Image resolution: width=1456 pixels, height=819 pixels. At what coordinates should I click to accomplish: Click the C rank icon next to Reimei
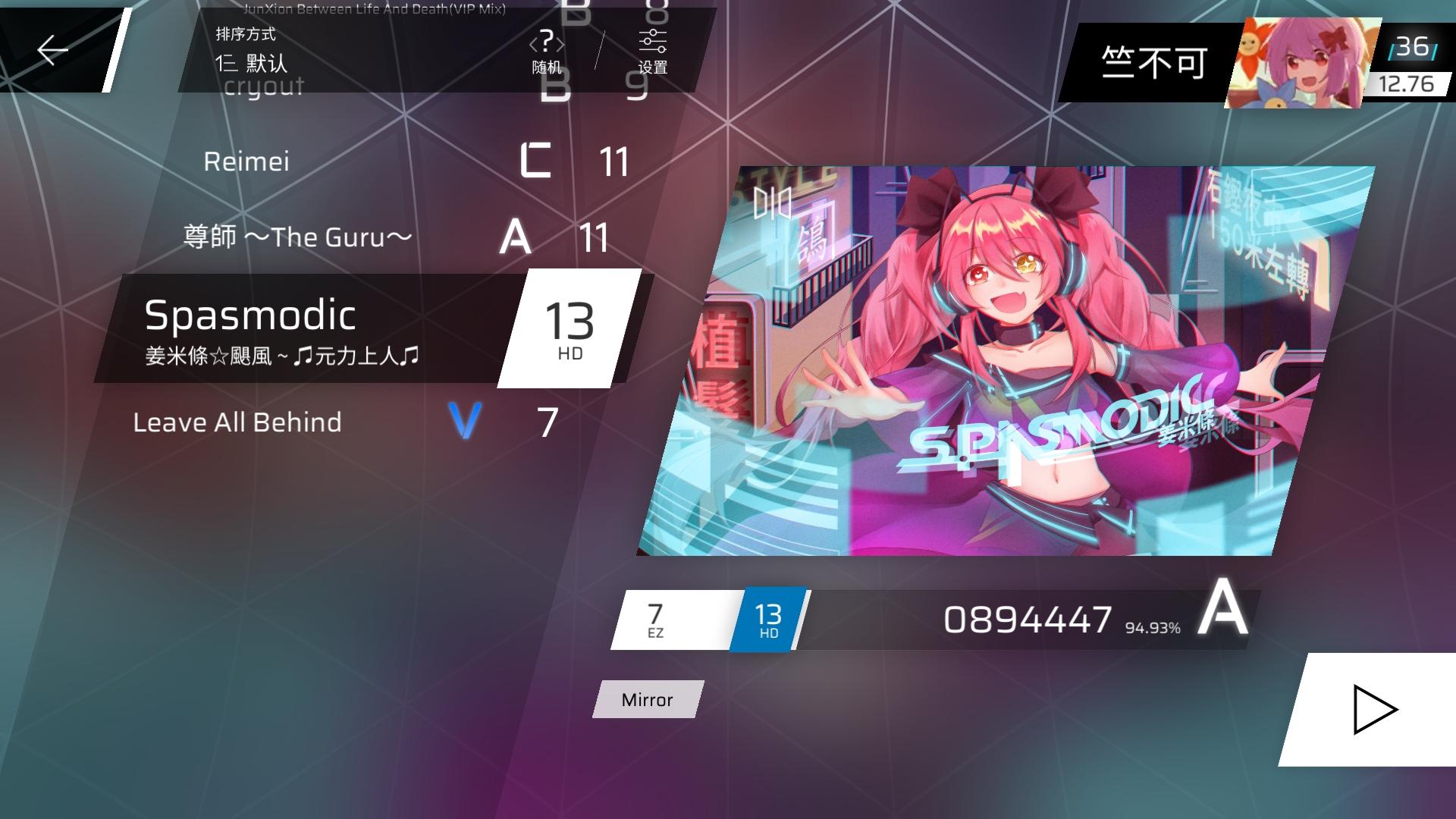coord(537,160)
